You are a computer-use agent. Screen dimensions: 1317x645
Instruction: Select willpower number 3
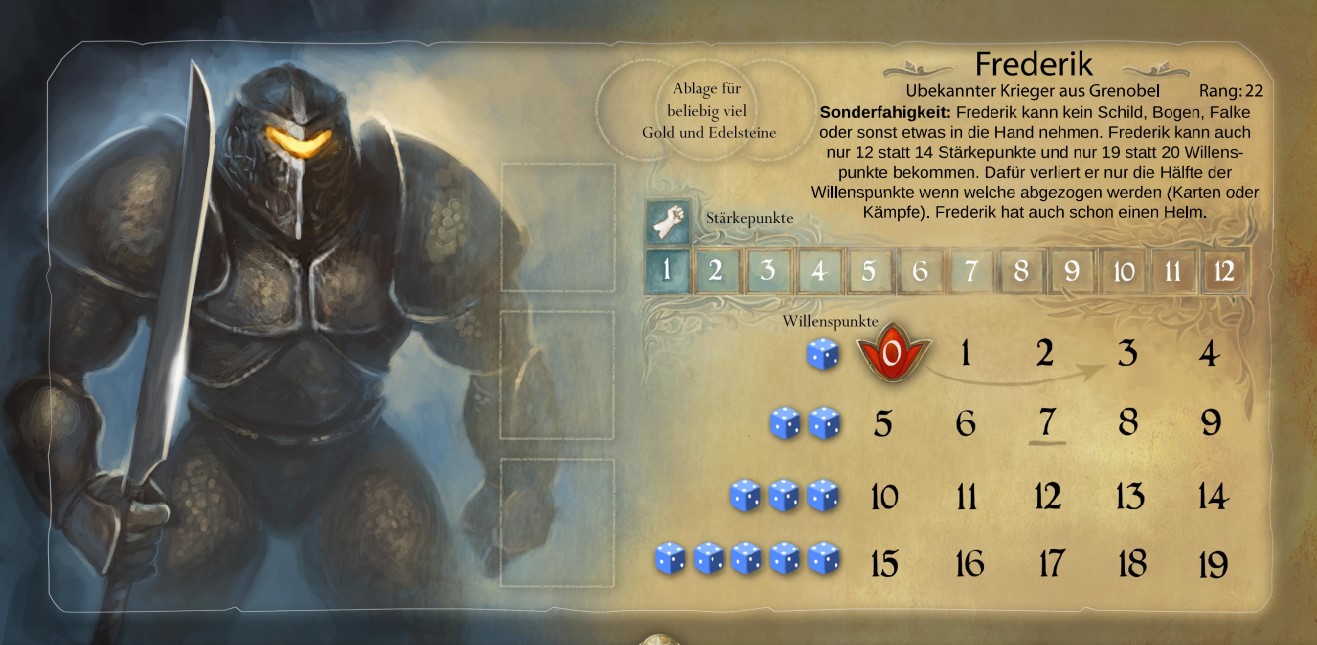1128,353
